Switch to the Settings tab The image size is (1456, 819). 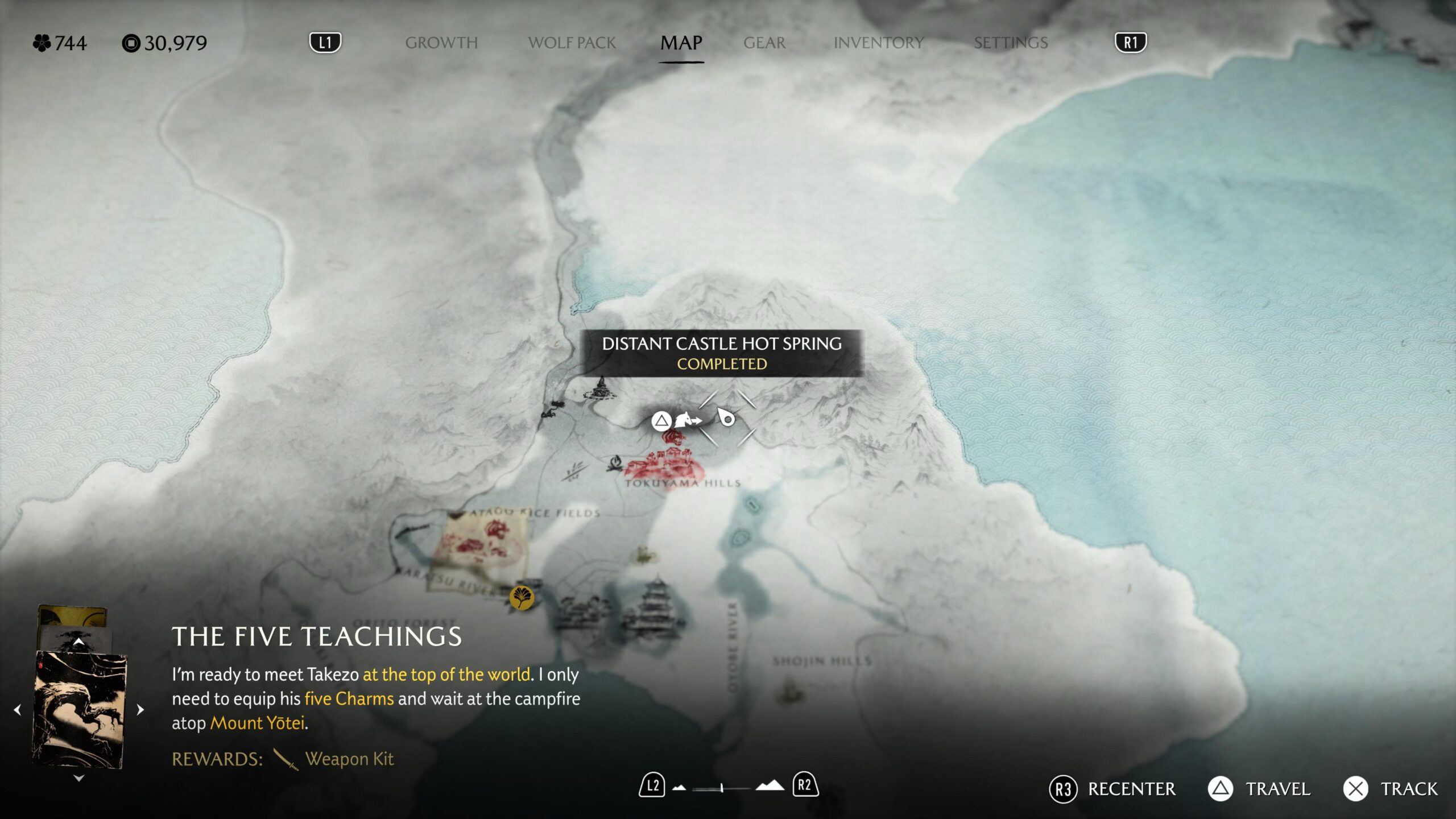point(1011,43)
